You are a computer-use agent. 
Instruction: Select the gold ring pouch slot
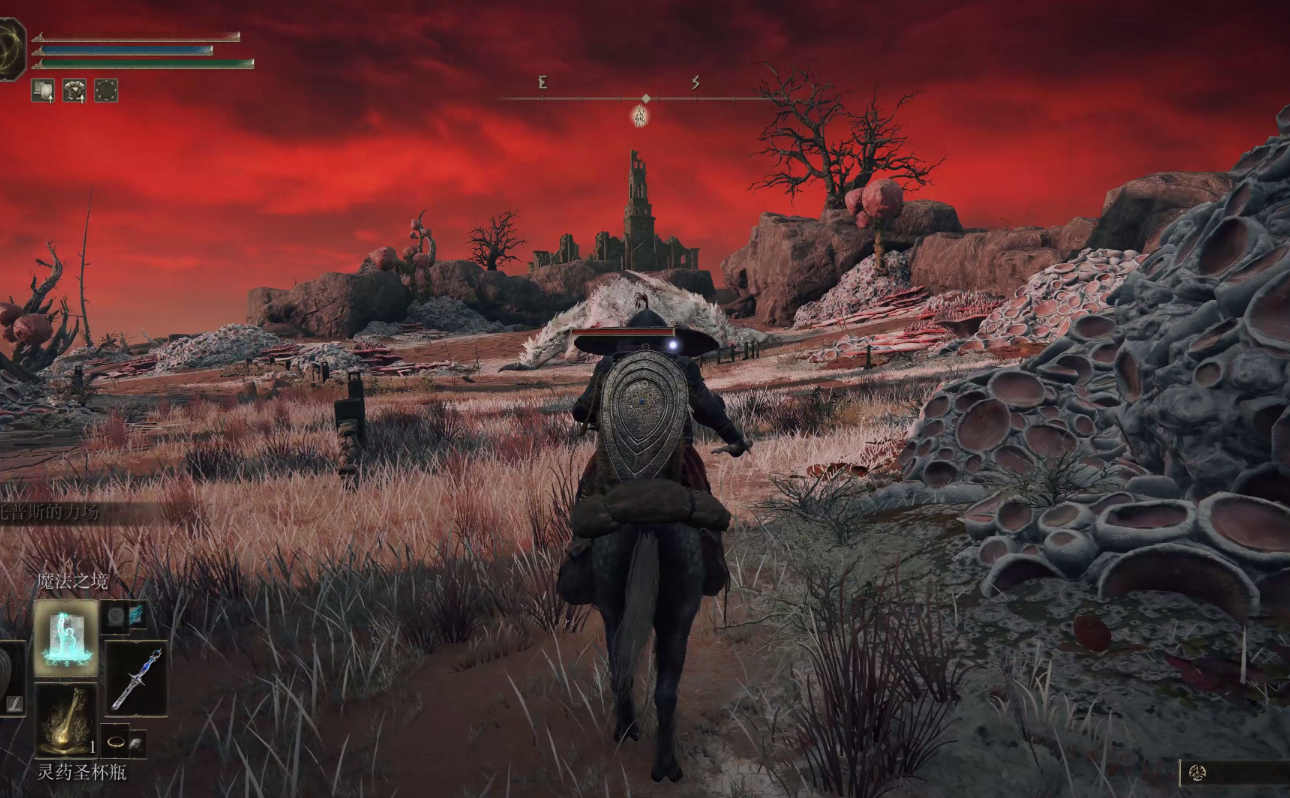tap(116, 742)
